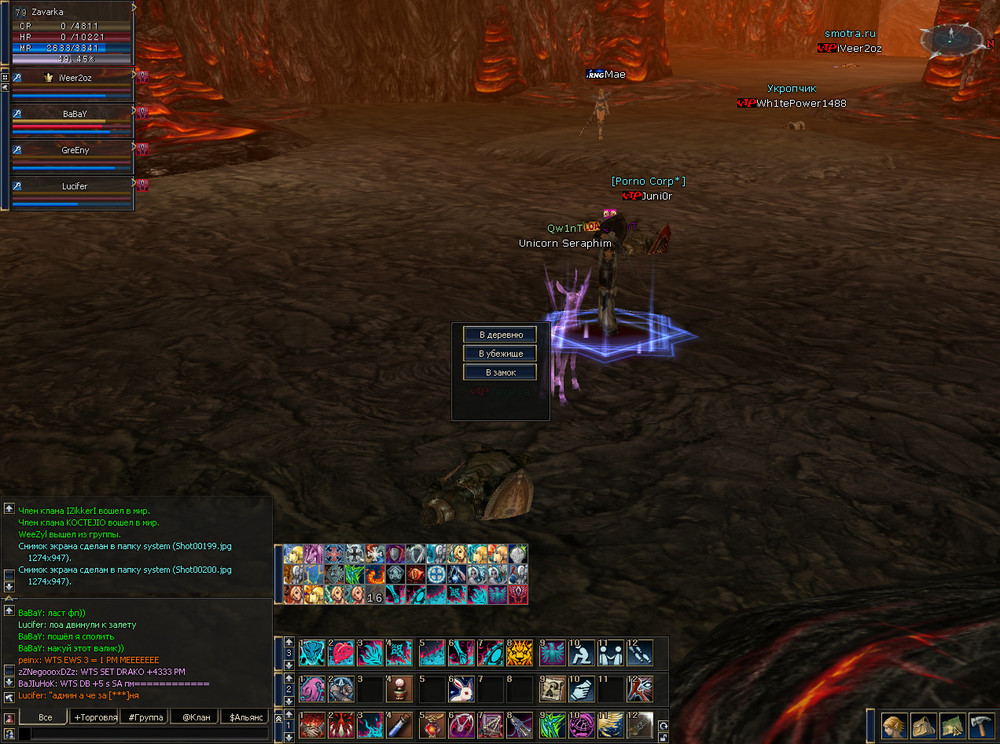
Task: Activate the golden lion face skill
Action: click(521, 654)
